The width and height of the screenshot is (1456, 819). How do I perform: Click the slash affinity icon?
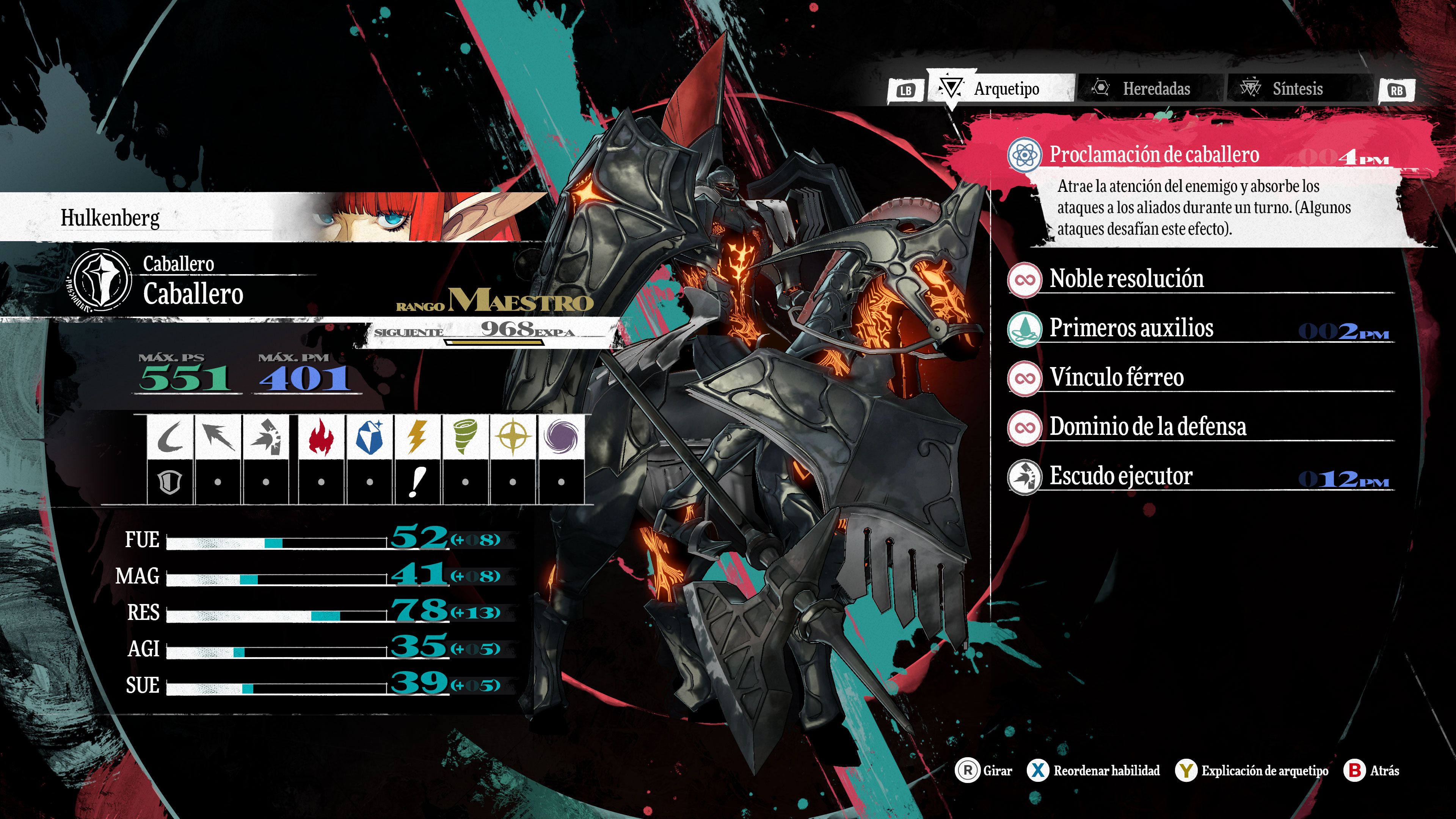pos(169,437)
